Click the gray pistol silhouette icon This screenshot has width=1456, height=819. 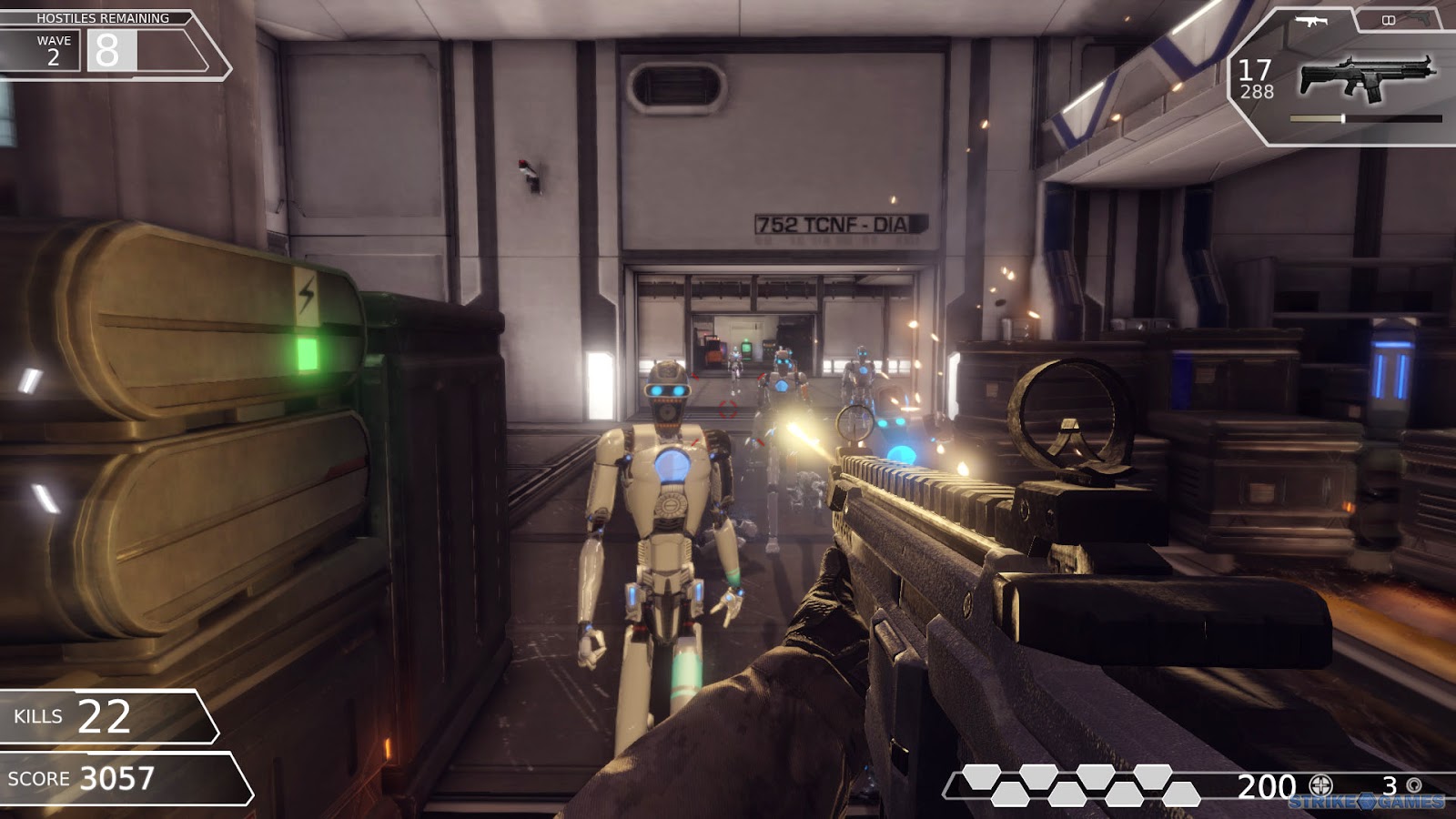[1420, 20]
